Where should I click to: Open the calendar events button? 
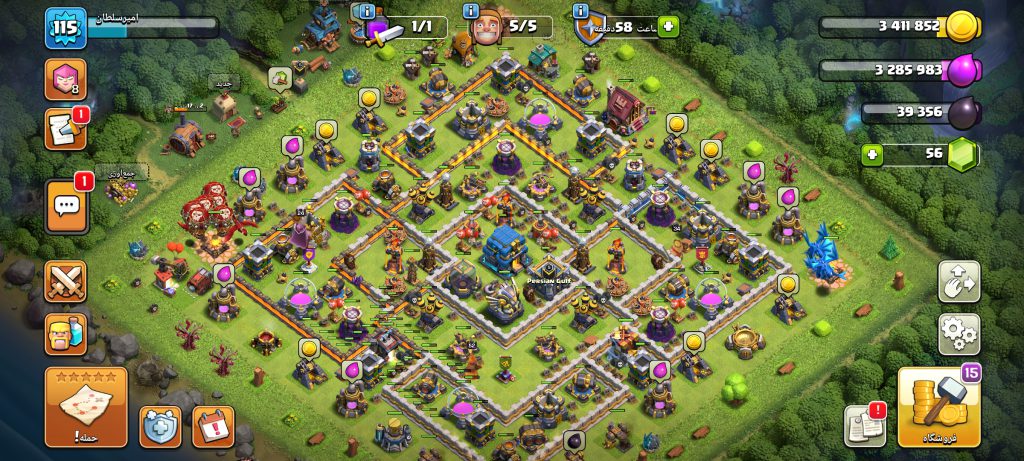coord(212,427)
